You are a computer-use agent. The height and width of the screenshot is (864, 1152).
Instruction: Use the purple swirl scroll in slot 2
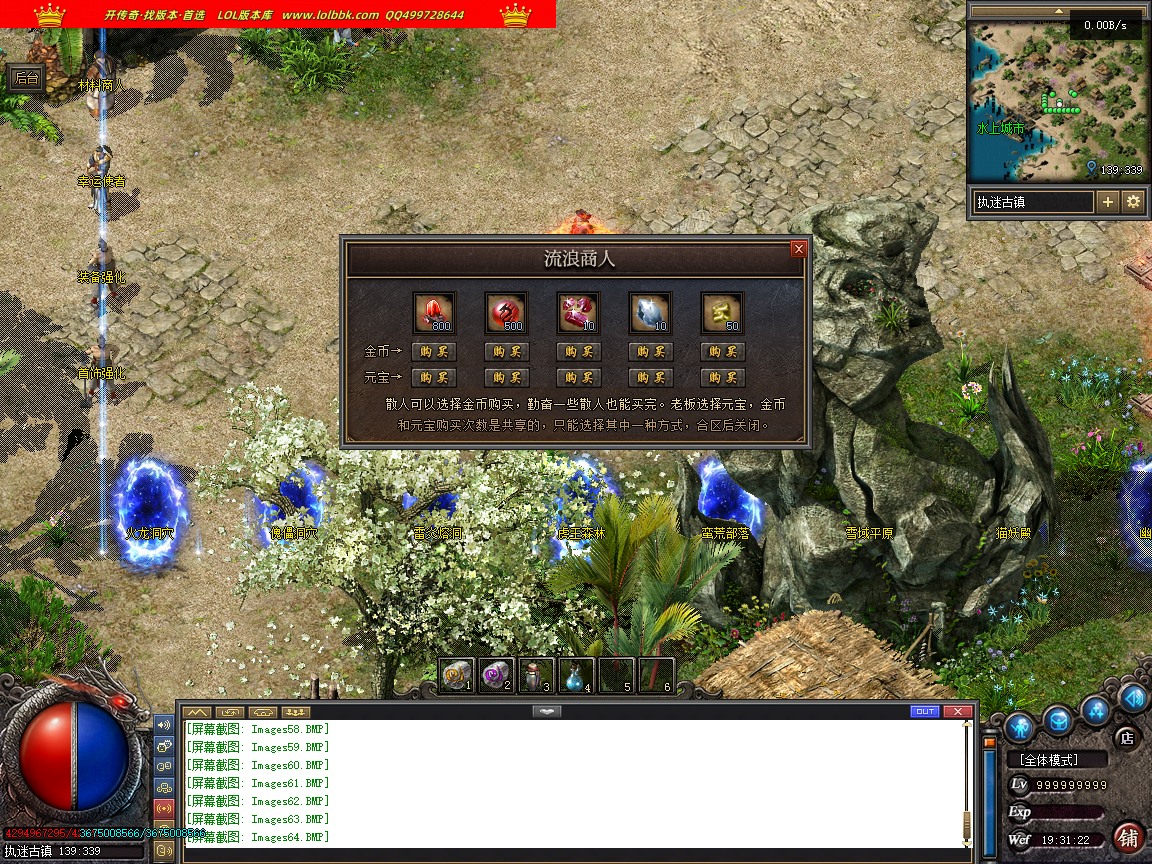(496, 676)
